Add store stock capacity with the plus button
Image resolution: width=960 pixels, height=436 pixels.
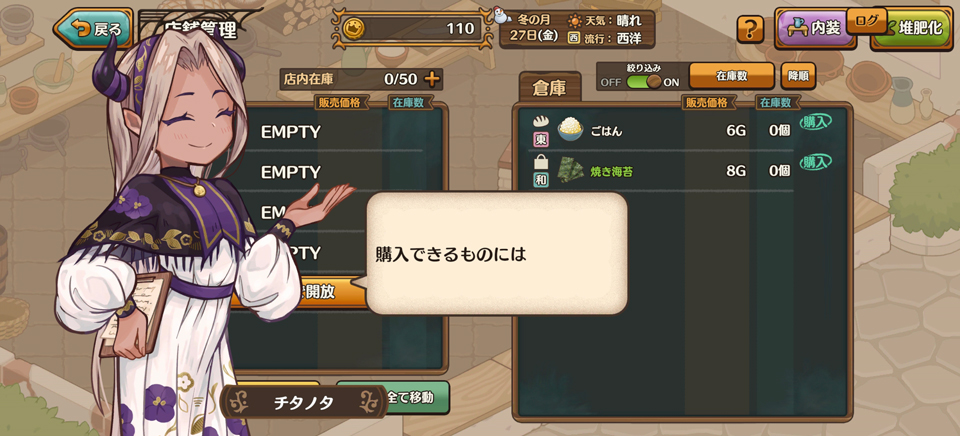tap(432, 79)
